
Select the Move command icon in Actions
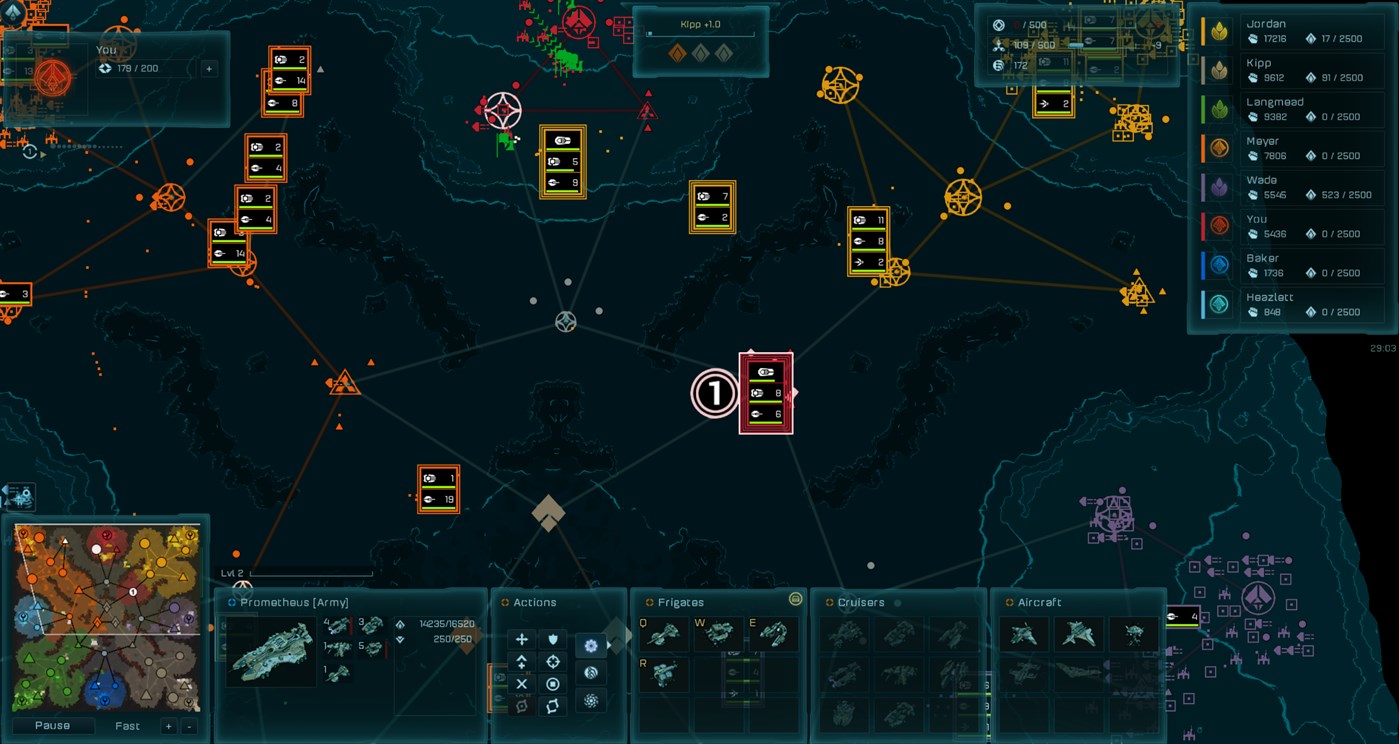coord(522,639)
